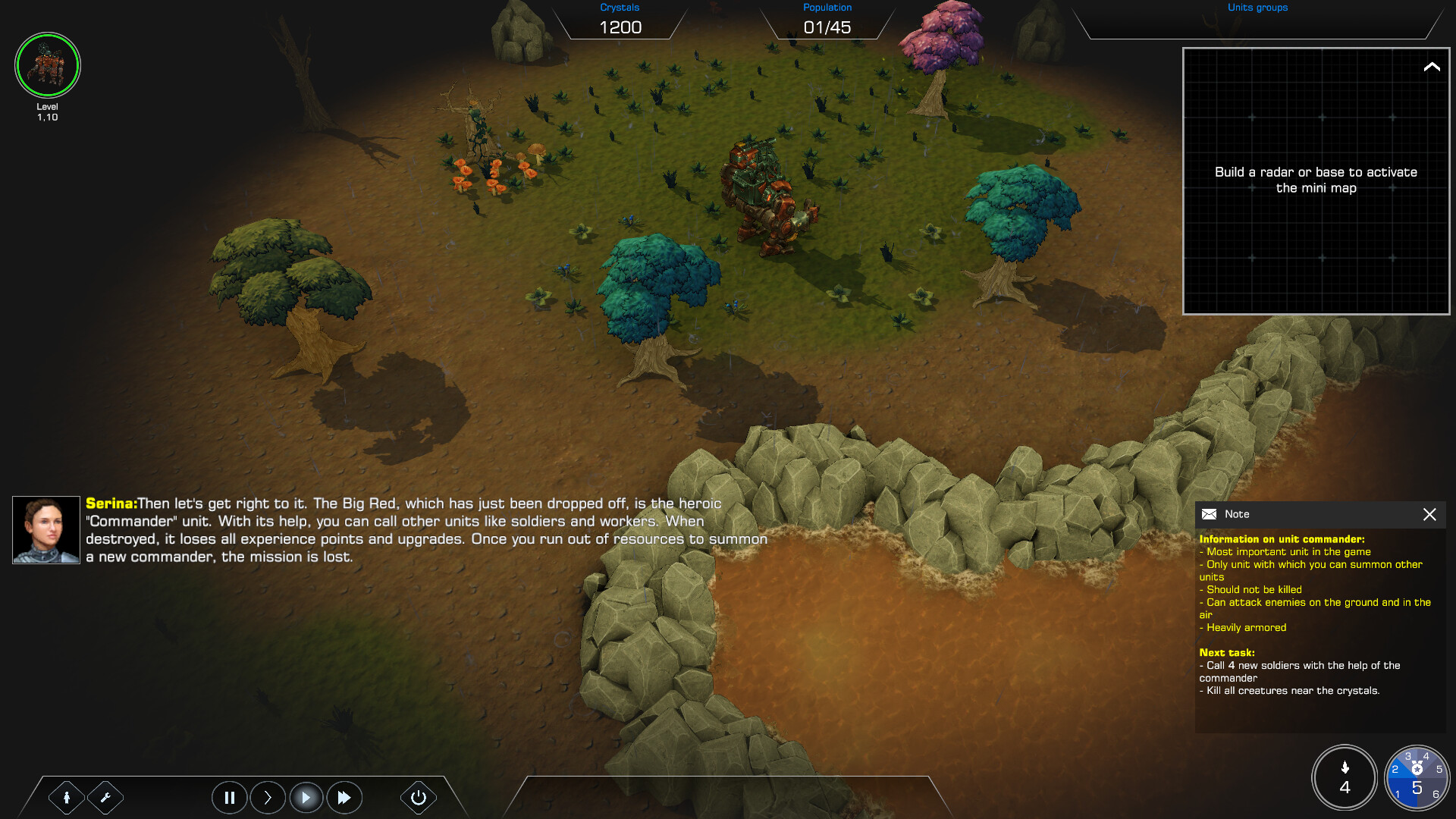
Task: Close the Note window
Action: pyautogui.click(x=1430, y=514)
